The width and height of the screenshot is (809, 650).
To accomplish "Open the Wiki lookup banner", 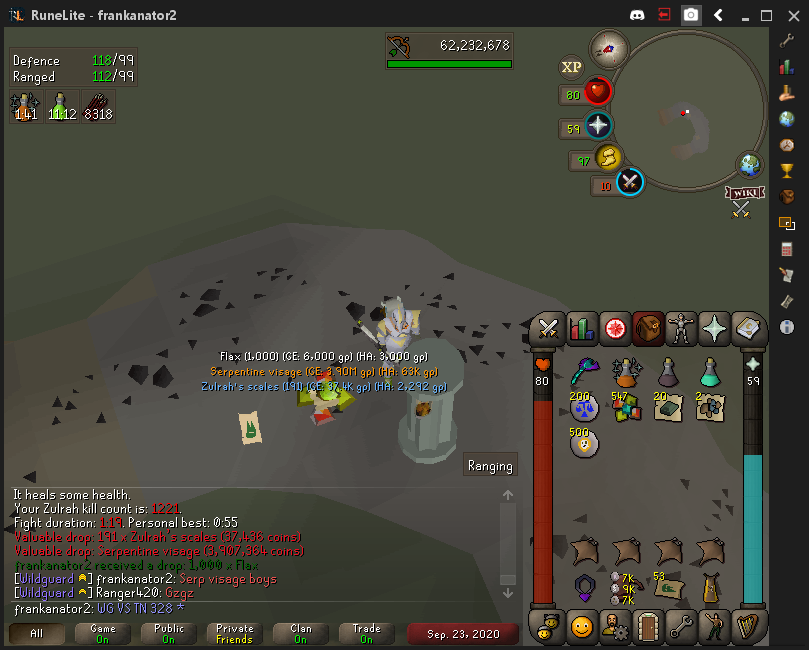I will pos(742,193).
